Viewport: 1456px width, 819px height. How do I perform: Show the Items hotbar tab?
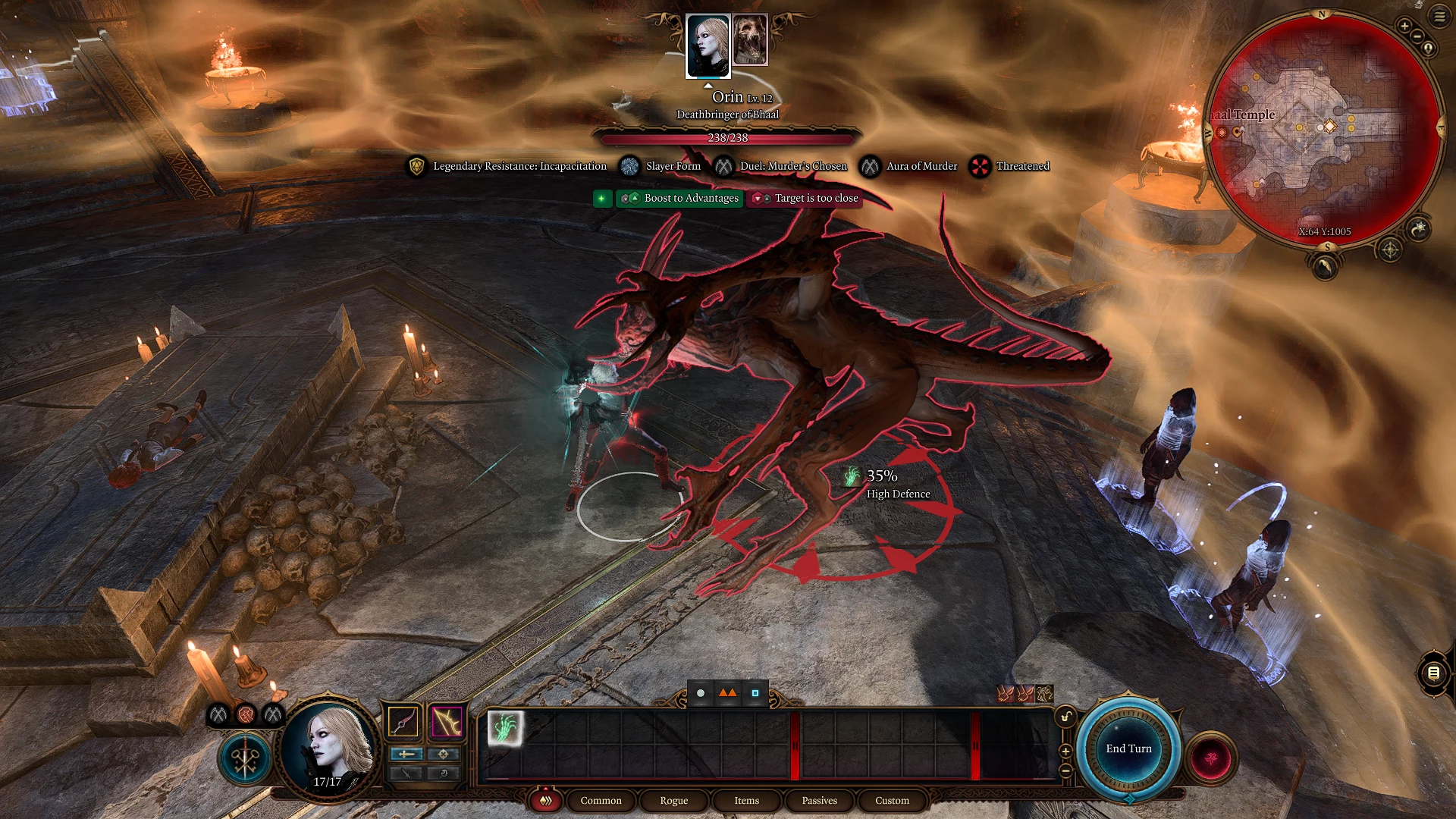coord(746,801)
